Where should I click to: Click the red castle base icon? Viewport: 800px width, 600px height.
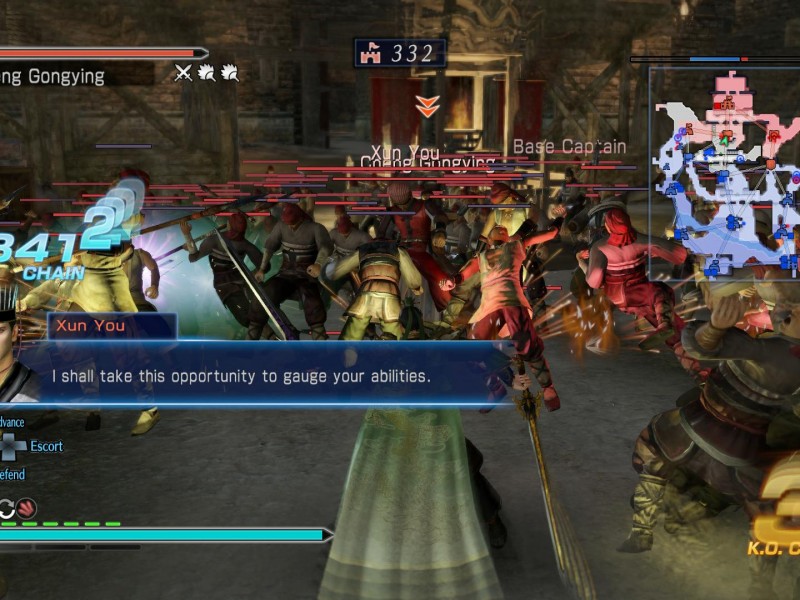click(374, 53)
